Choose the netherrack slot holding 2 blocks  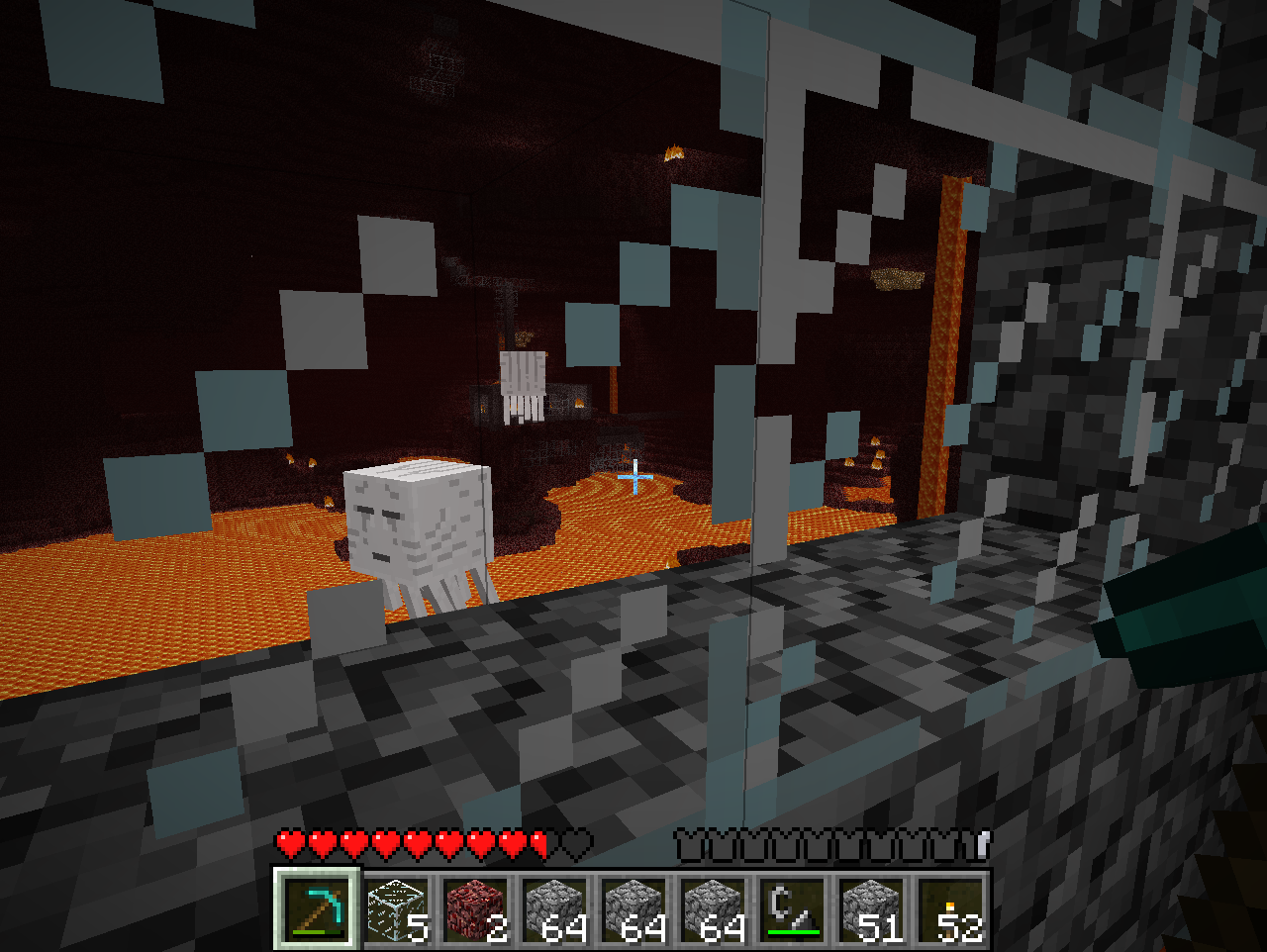click(475, 908)
